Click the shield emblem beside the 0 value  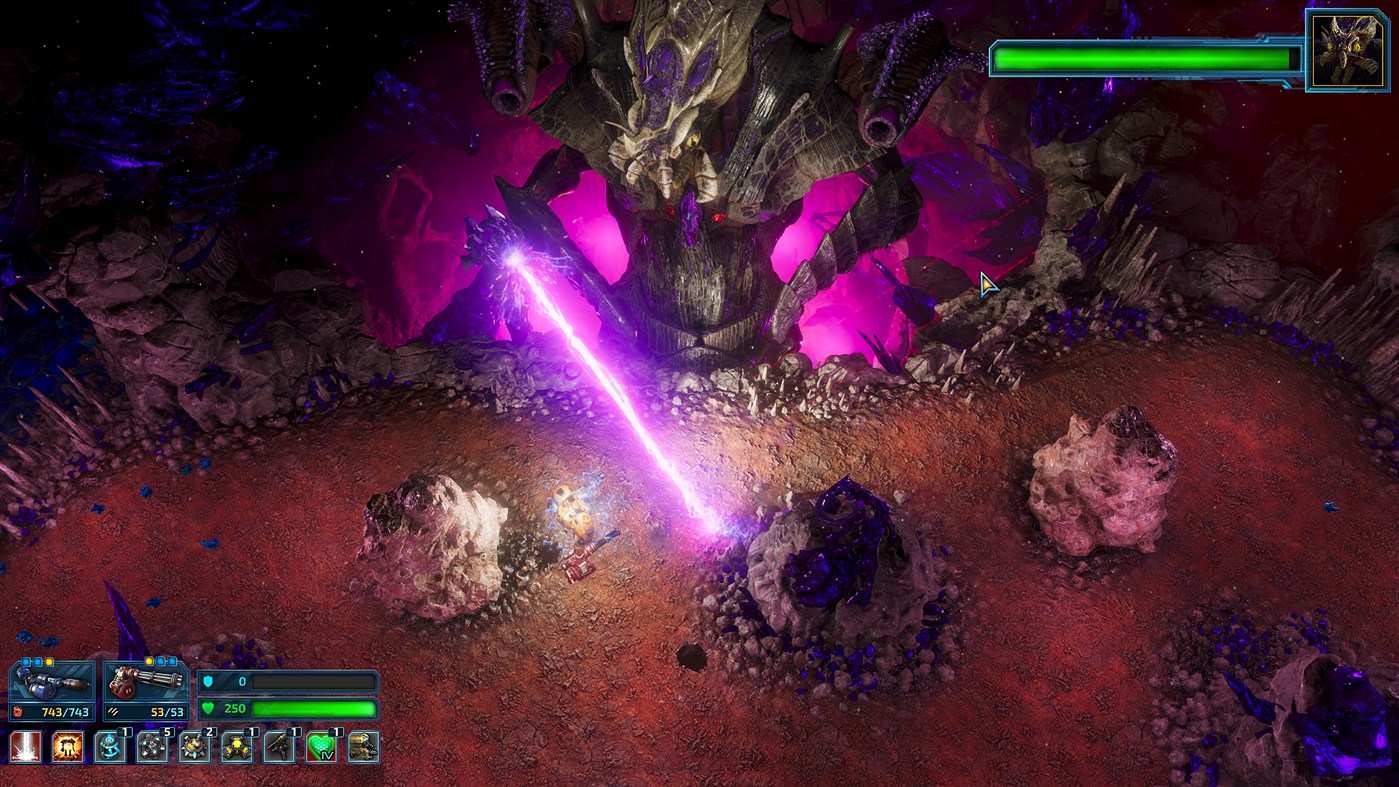[209, 681]
